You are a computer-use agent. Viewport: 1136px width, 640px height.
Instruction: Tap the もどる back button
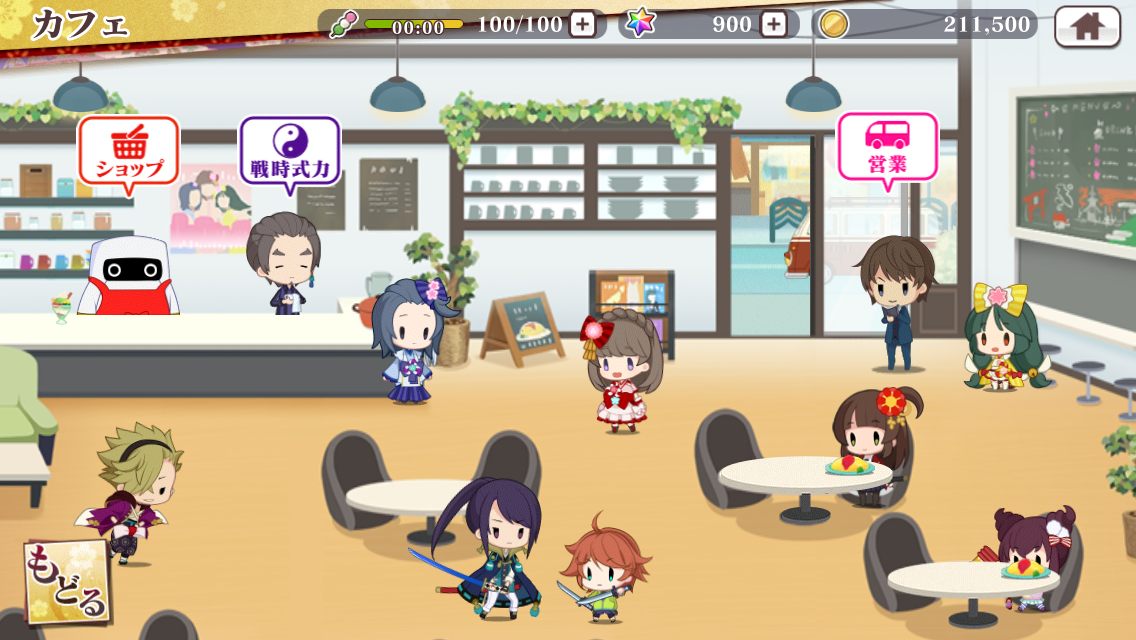(67, 582)
